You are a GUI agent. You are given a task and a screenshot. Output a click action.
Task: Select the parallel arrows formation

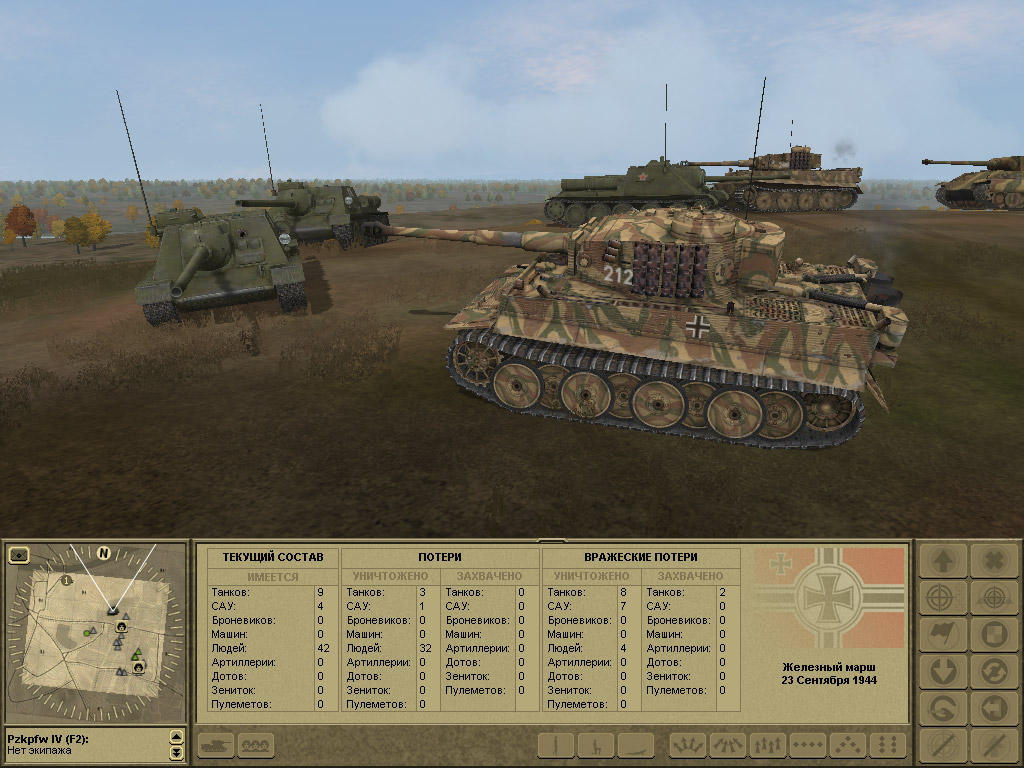[768, 745]
